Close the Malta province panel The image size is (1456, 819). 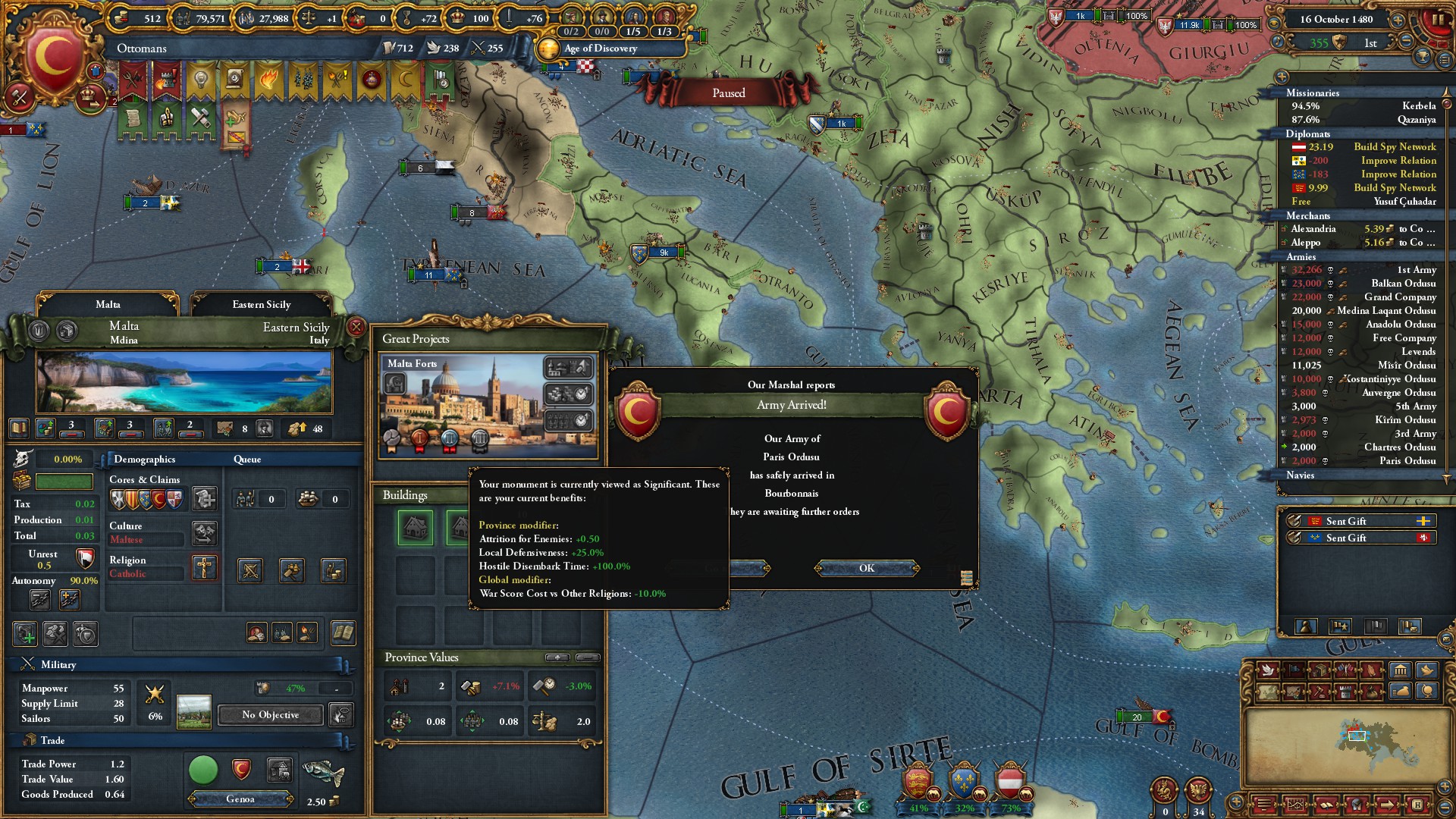pos(356,327)
